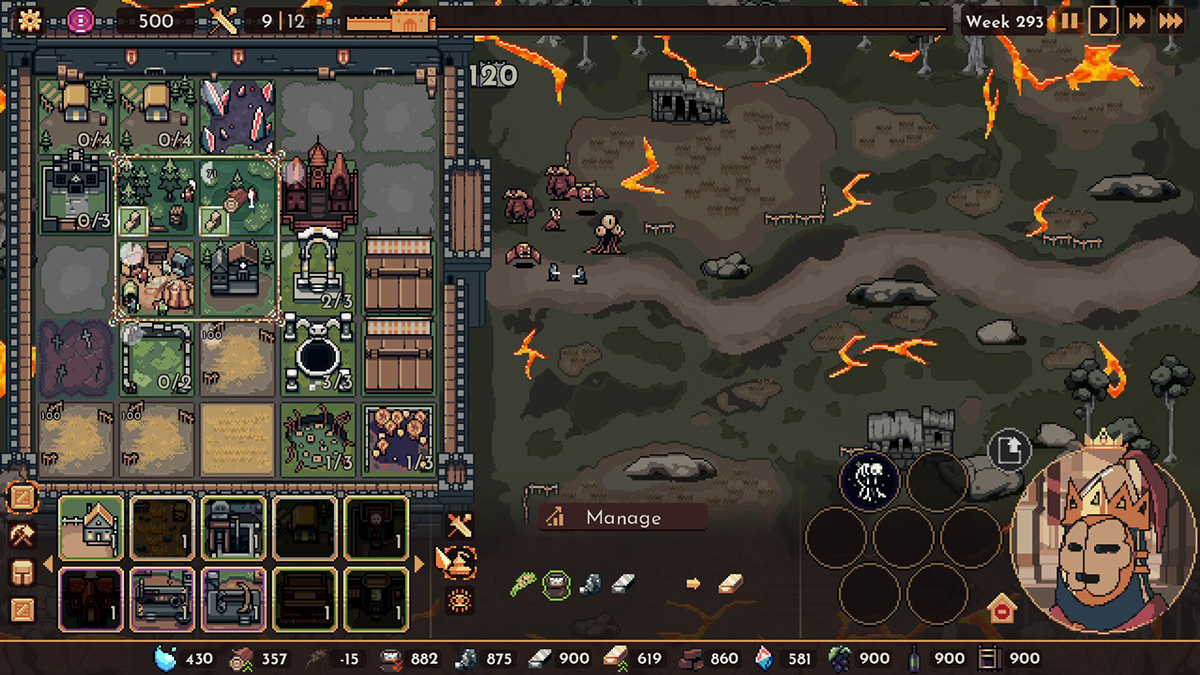
Task: Pause the game
Action: (x=1069, y=20)
